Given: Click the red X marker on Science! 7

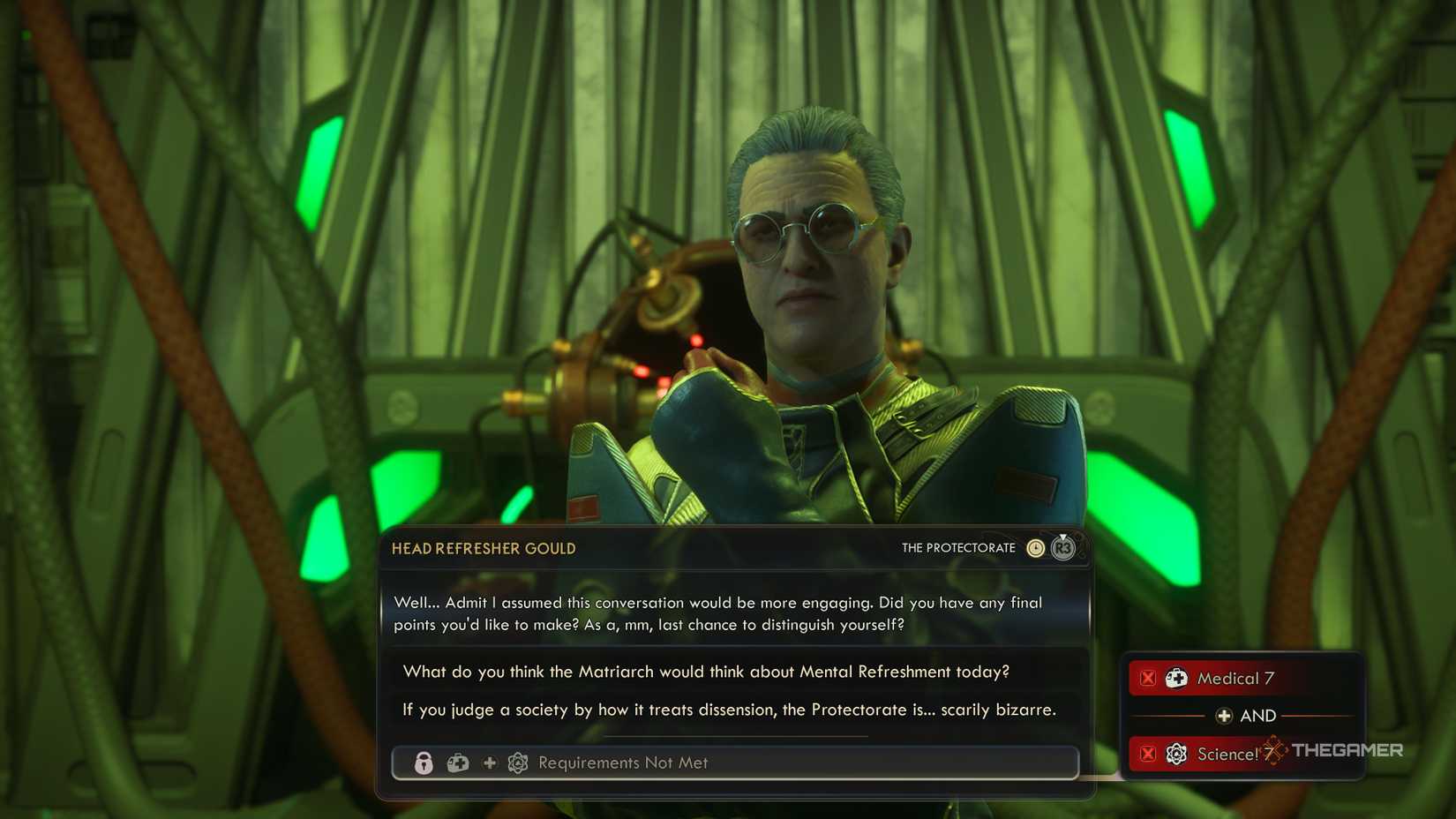Looking at the screenshot, I should (x=1148, y=755).
